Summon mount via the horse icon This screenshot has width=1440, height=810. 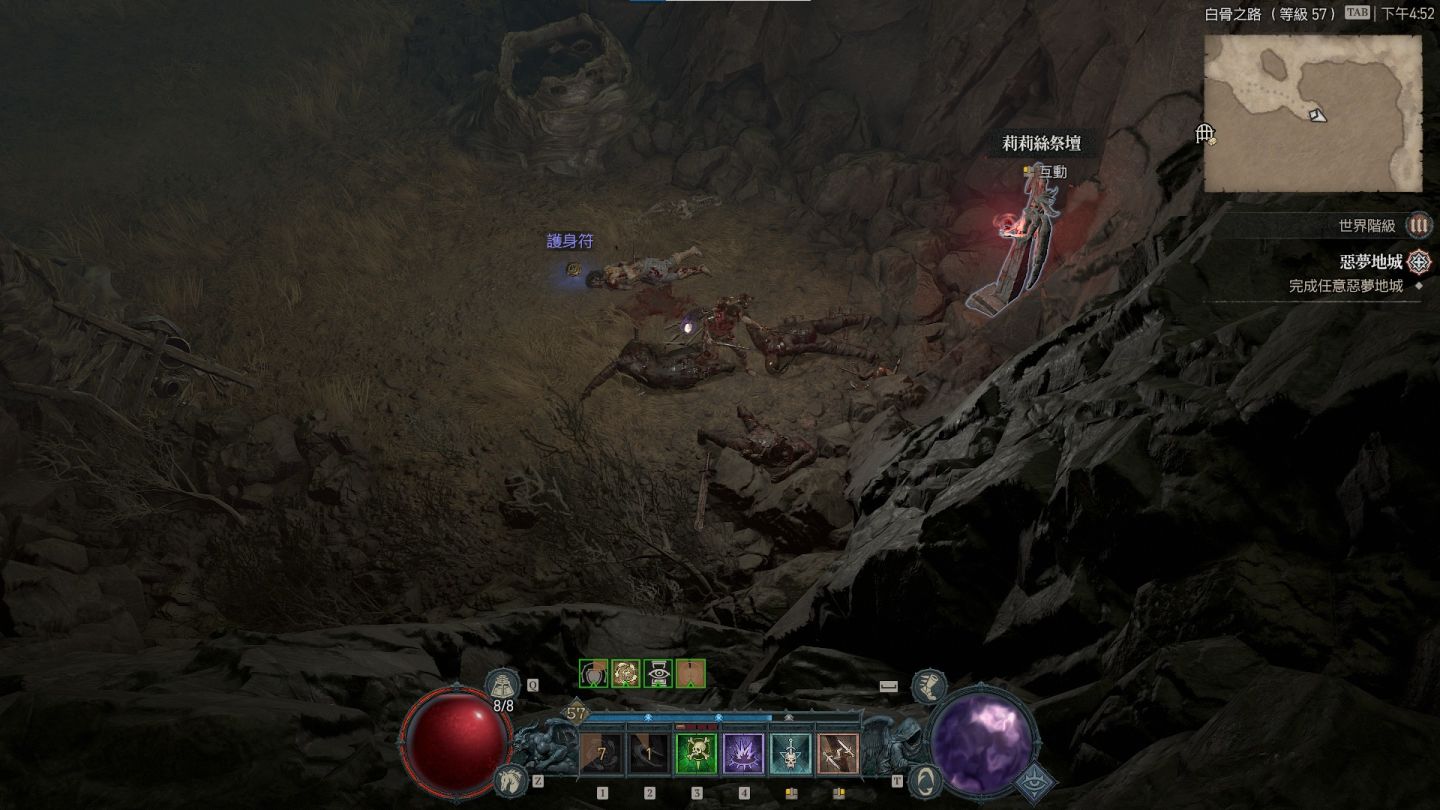(510, 778)
